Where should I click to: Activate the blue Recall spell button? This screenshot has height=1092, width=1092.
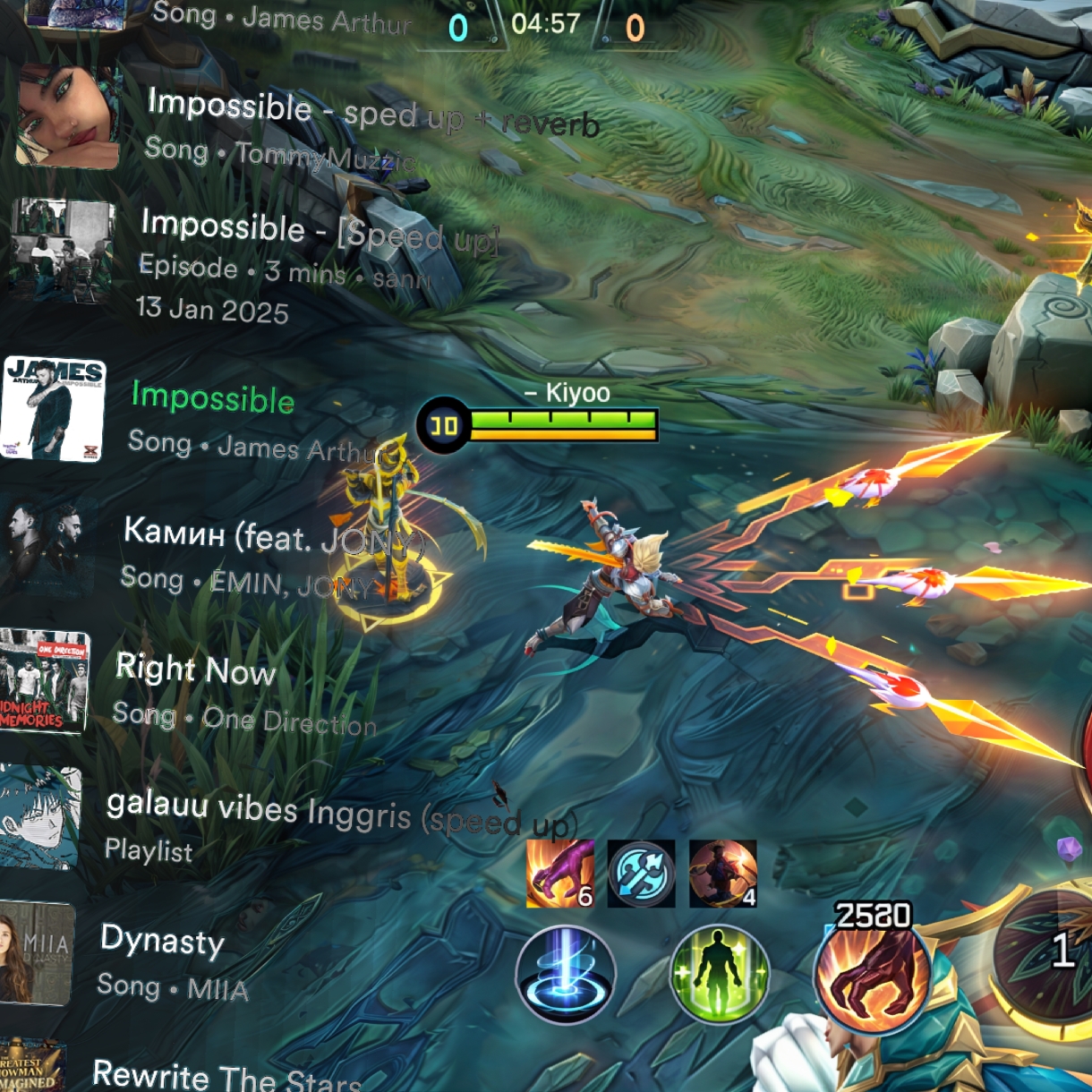tap(565, 975)
